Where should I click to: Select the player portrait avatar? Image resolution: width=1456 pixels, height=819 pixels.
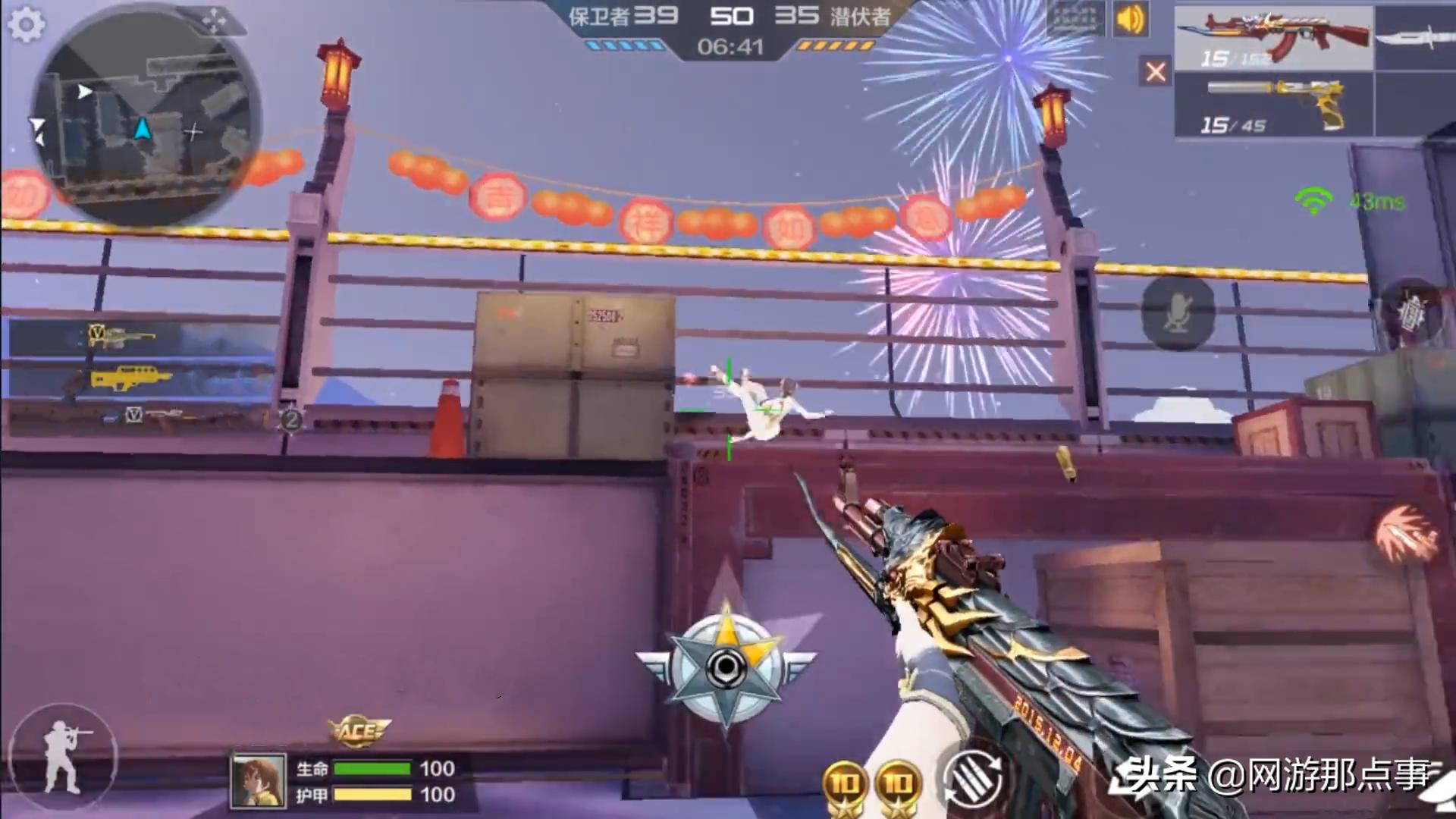259,781
